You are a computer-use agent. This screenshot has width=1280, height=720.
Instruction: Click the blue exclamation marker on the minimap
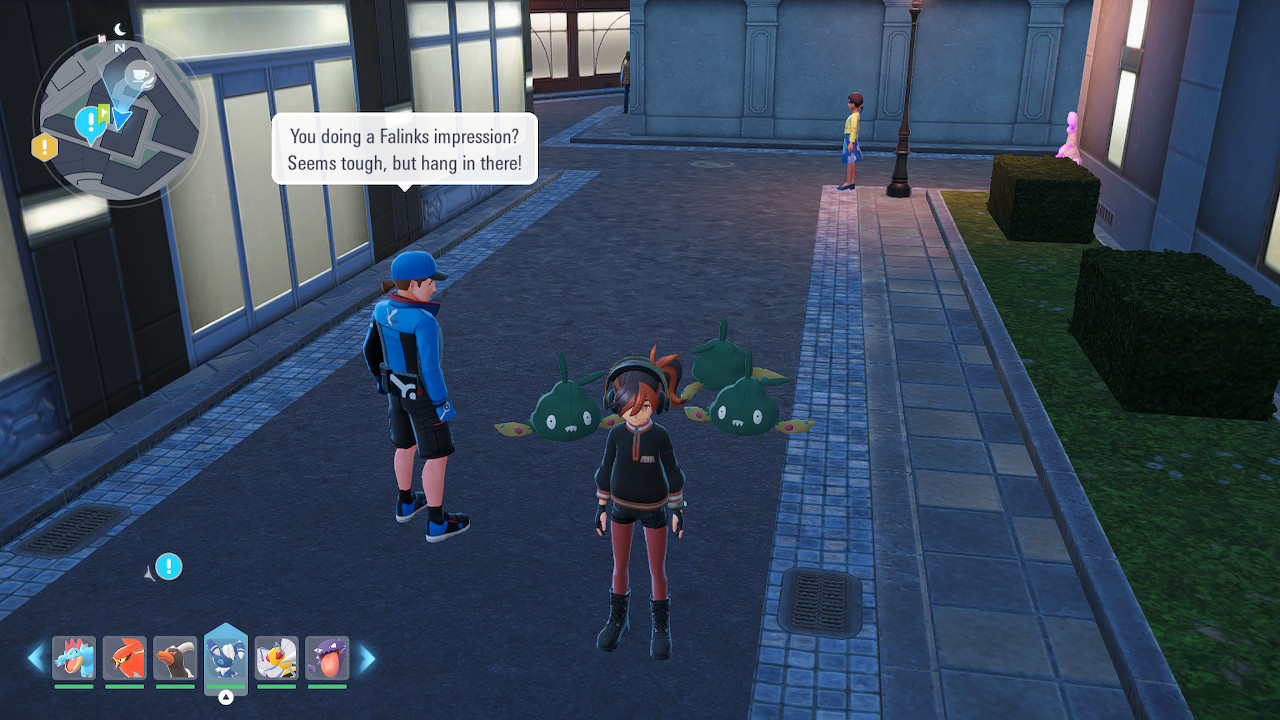point(90,123)
